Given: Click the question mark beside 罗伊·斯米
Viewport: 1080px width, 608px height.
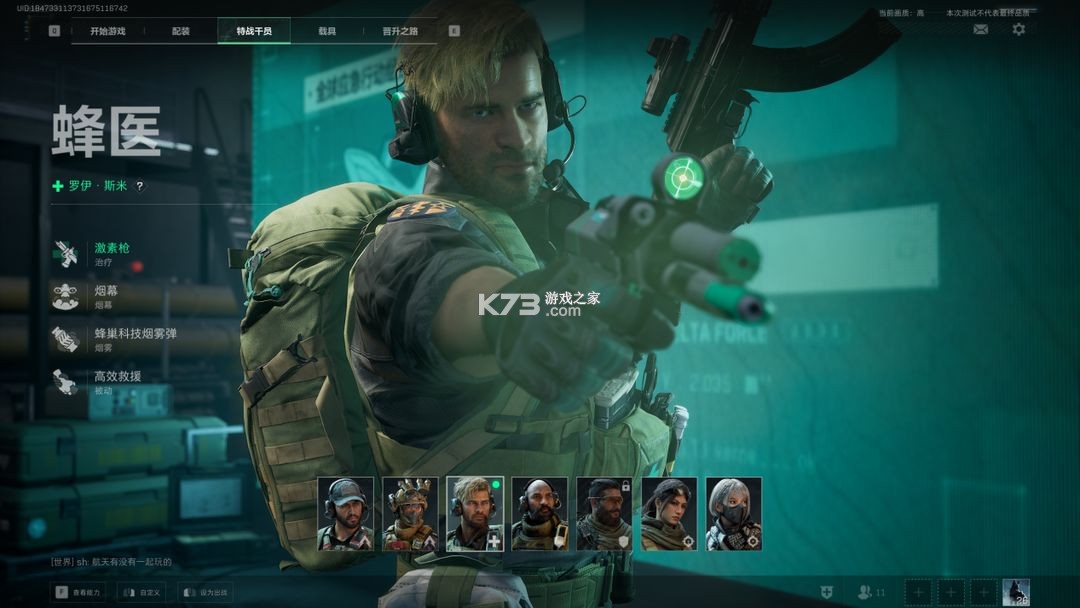Looking at the screenshot, I should point(139,186).
